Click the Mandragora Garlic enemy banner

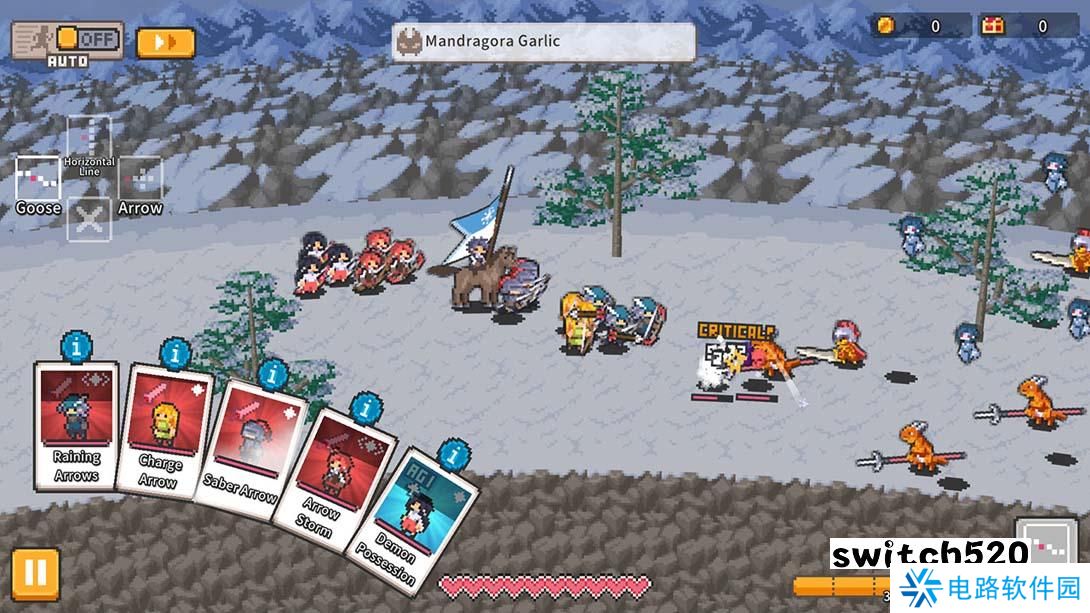(x=543, y=42)
